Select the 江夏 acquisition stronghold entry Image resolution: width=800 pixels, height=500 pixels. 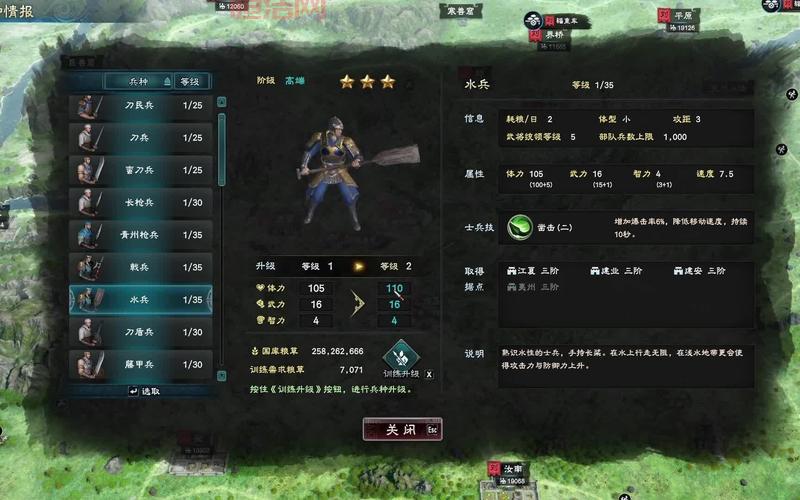tap(535, 270)
